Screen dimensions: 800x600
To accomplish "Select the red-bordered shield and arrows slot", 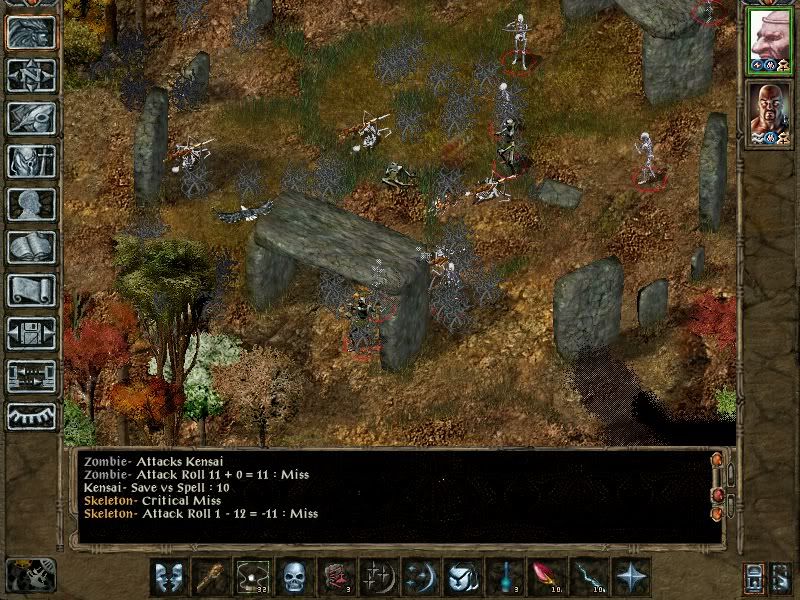I will pyautogui.click(x=335, y=578).
